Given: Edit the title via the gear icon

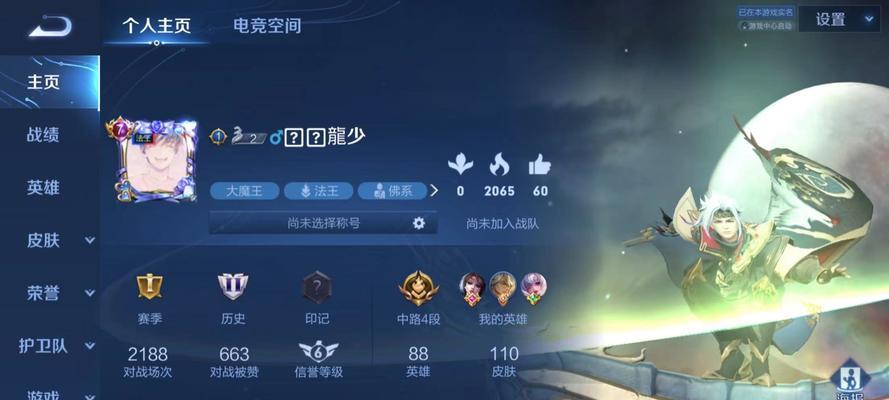Looking at the screenshot, I should 419,223.
